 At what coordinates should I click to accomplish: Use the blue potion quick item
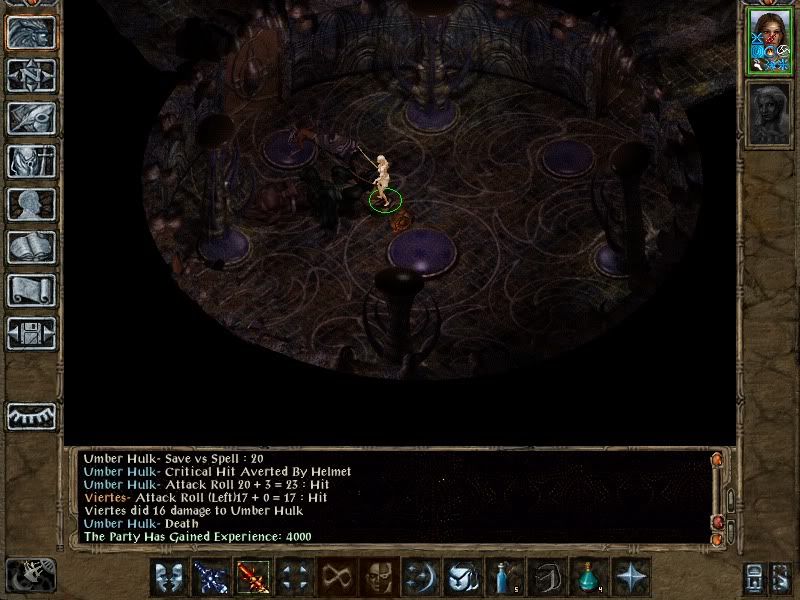point(504,577)
